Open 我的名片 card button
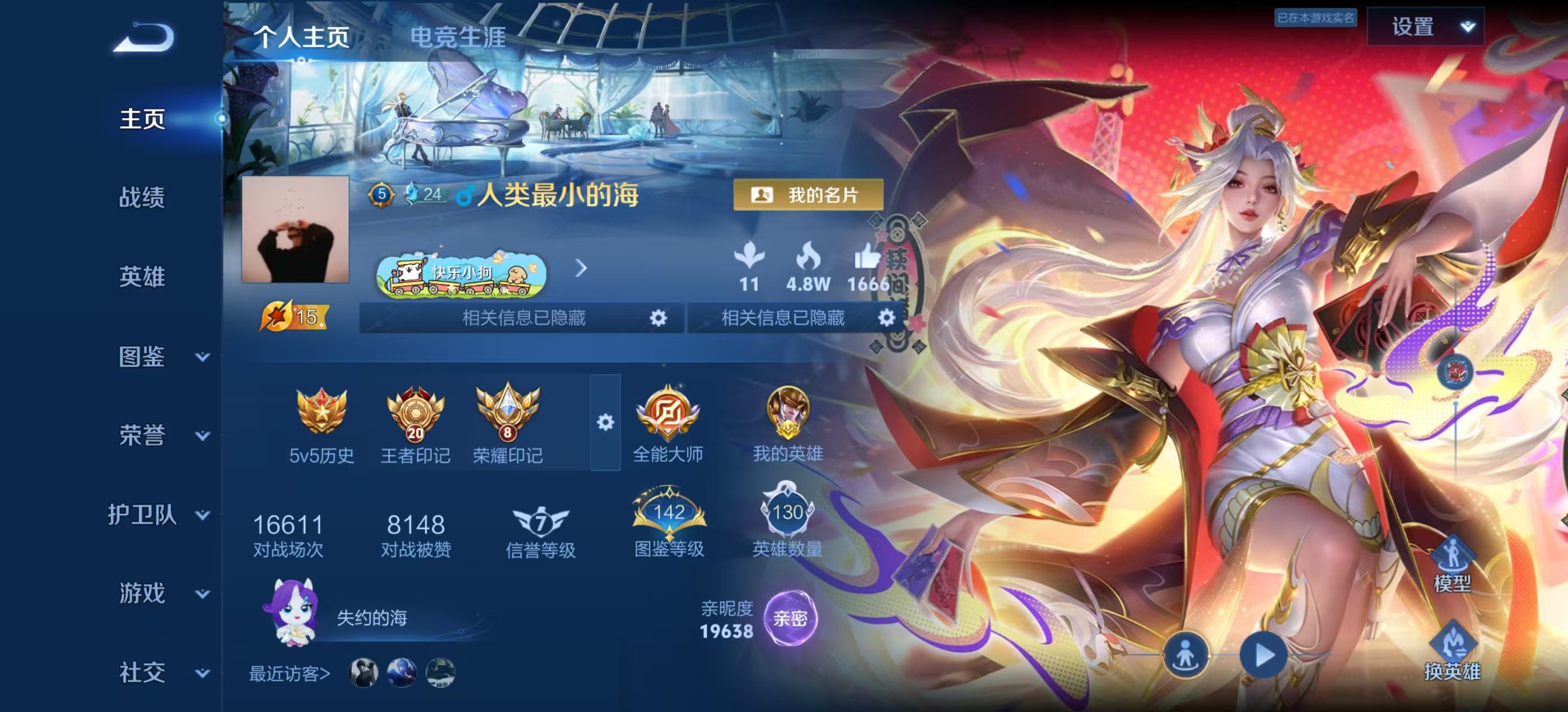This screenshot has width=1568, height=712. pos(807,195)
